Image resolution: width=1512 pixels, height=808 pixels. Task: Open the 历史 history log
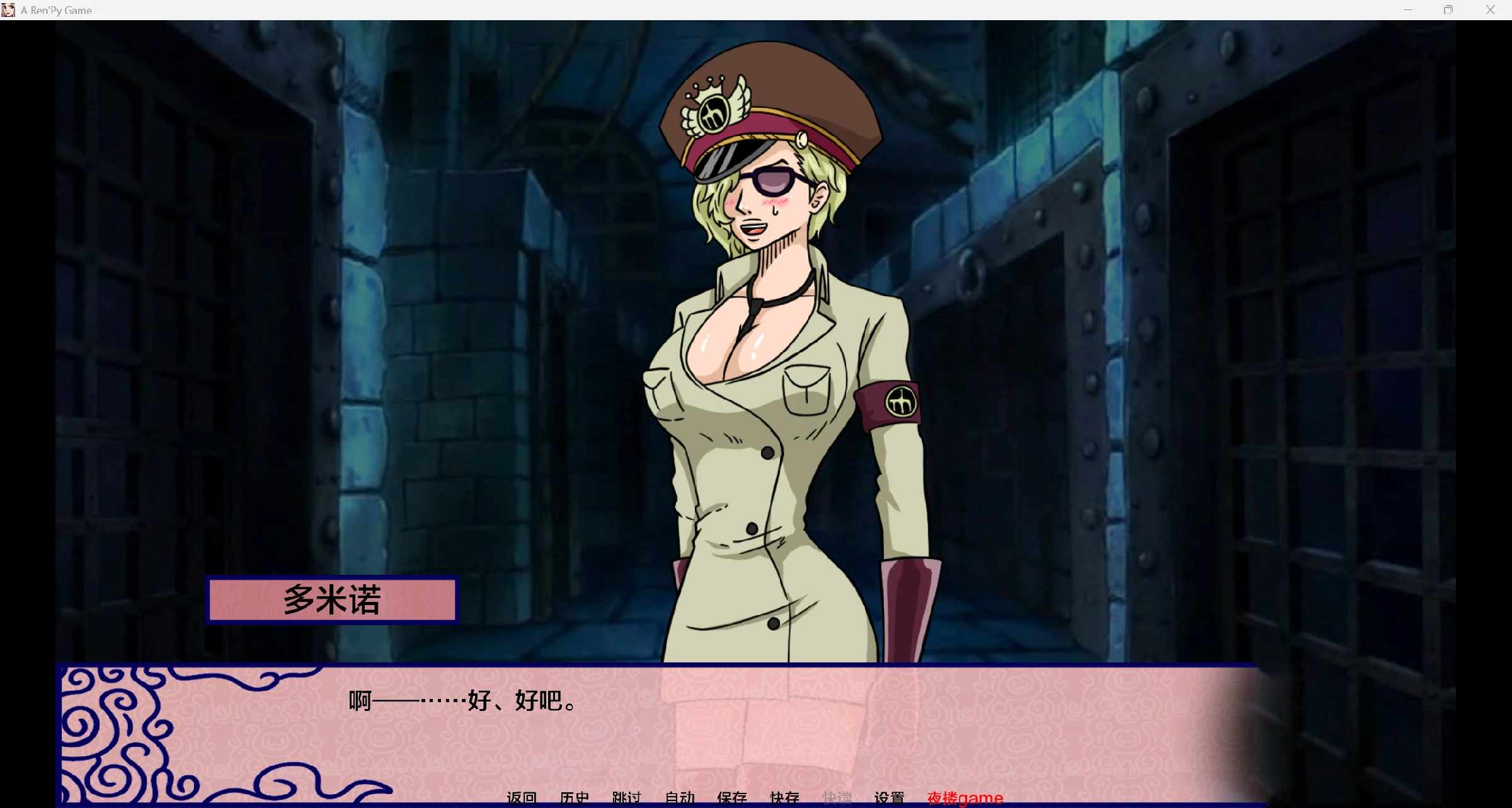point(574,798)
